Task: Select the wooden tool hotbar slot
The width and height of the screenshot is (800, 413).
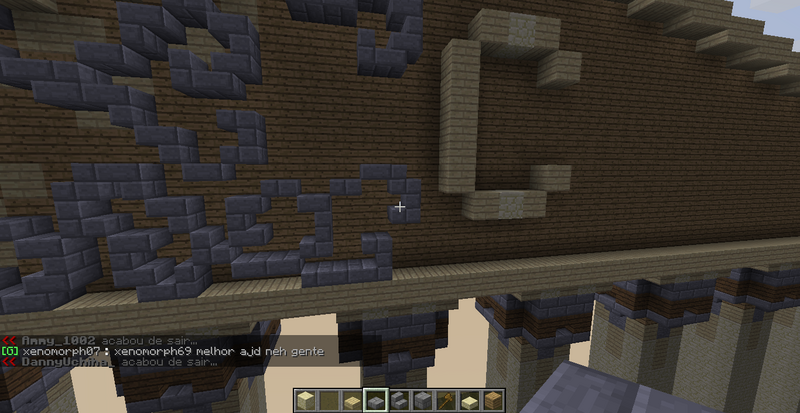Action: coord(445,400)
